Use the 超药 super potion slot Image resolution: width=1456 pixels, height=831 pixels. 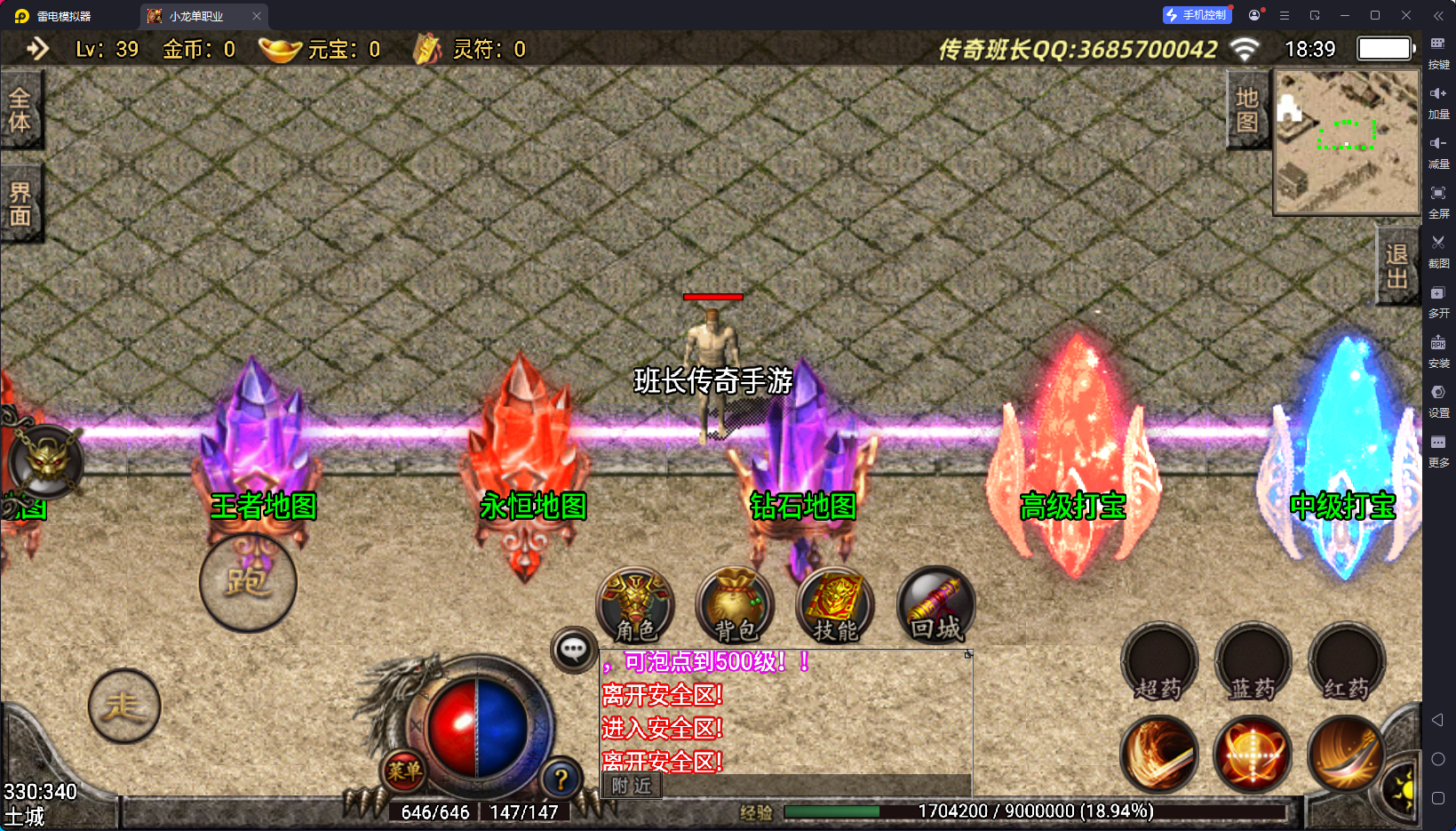coord(1159,662)
